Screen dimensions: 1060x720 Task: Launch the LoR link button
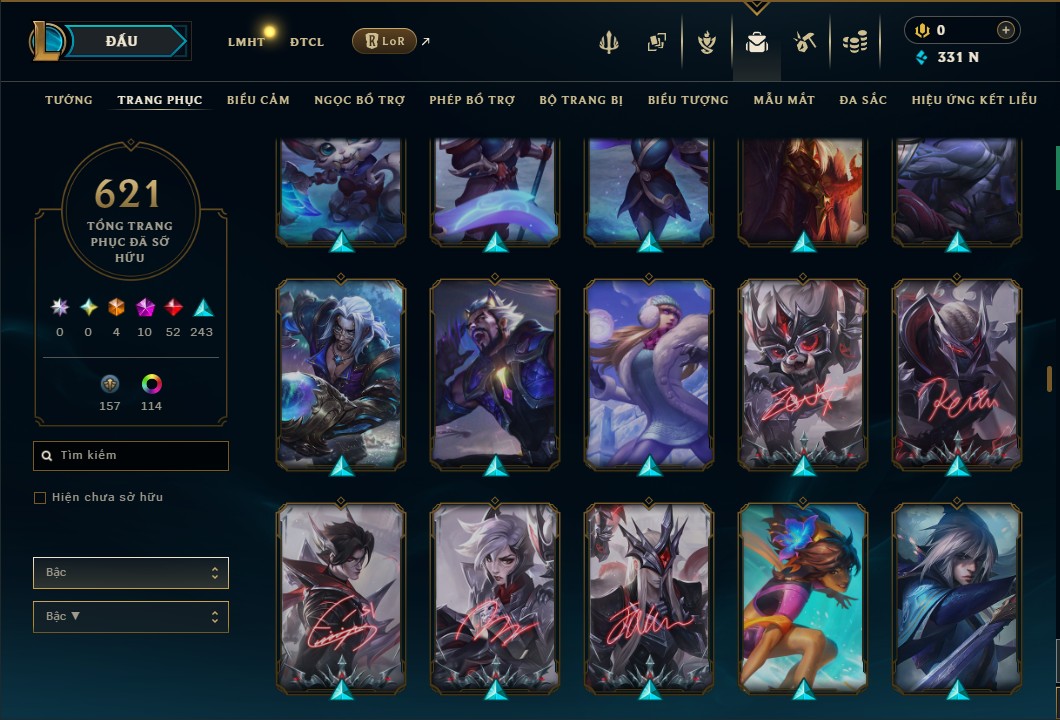385,41
